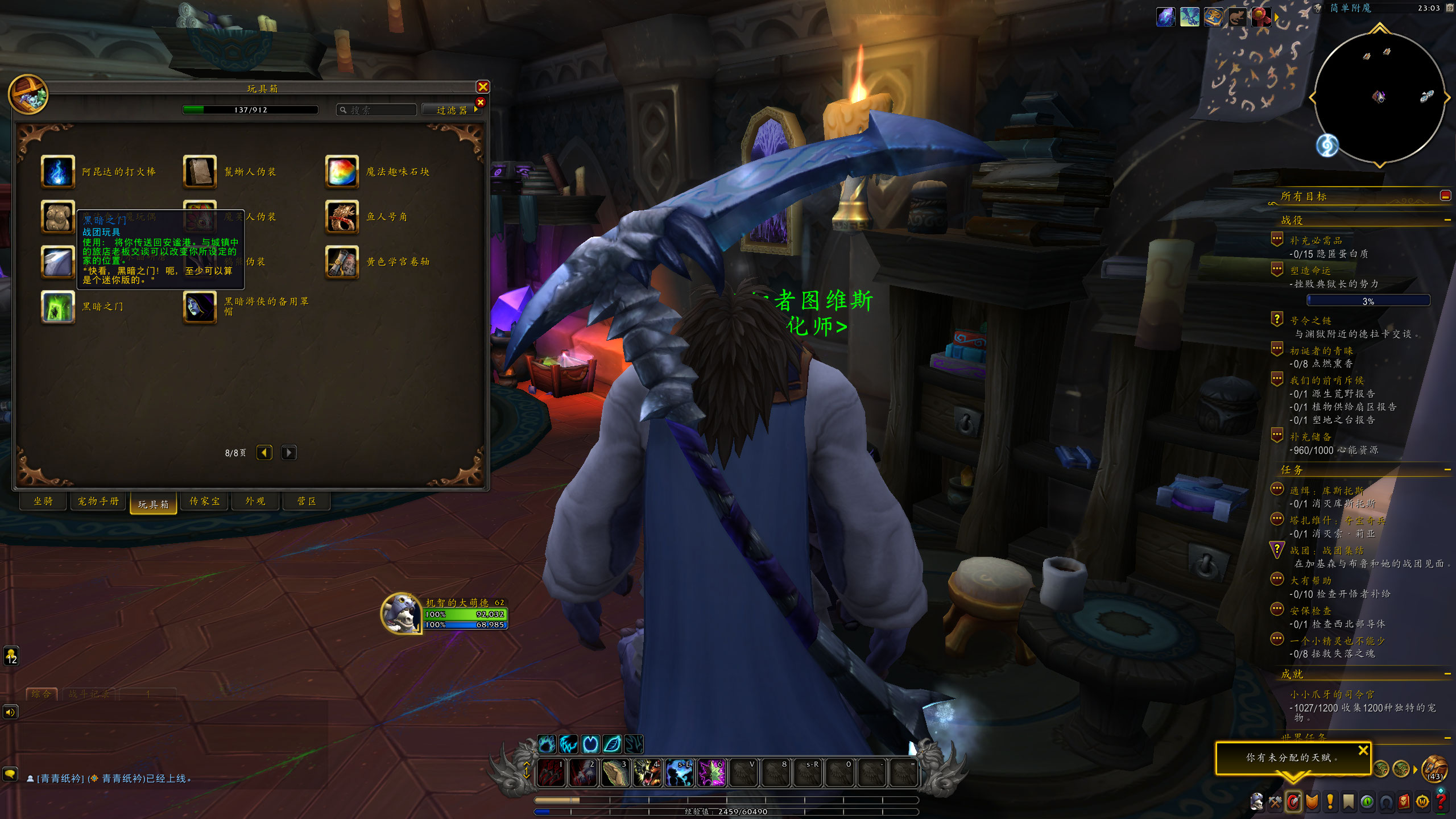Open the 过滤器 filter dropdown
Image resolution: width=1456 pixels, height=819 pixels.
tap(452, 110)
